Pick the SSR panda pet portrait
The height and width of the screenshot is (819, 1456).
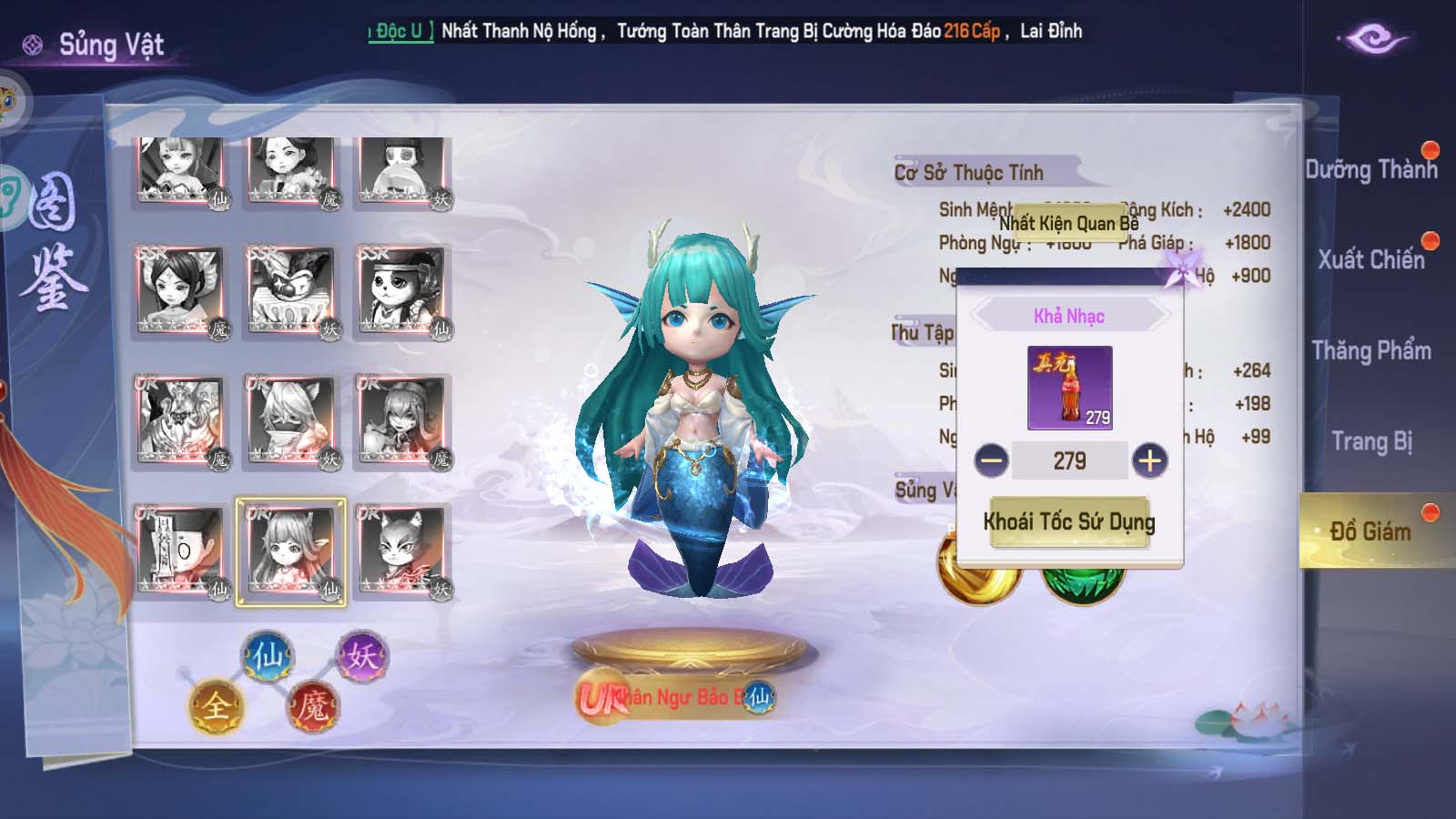(401, 291)
